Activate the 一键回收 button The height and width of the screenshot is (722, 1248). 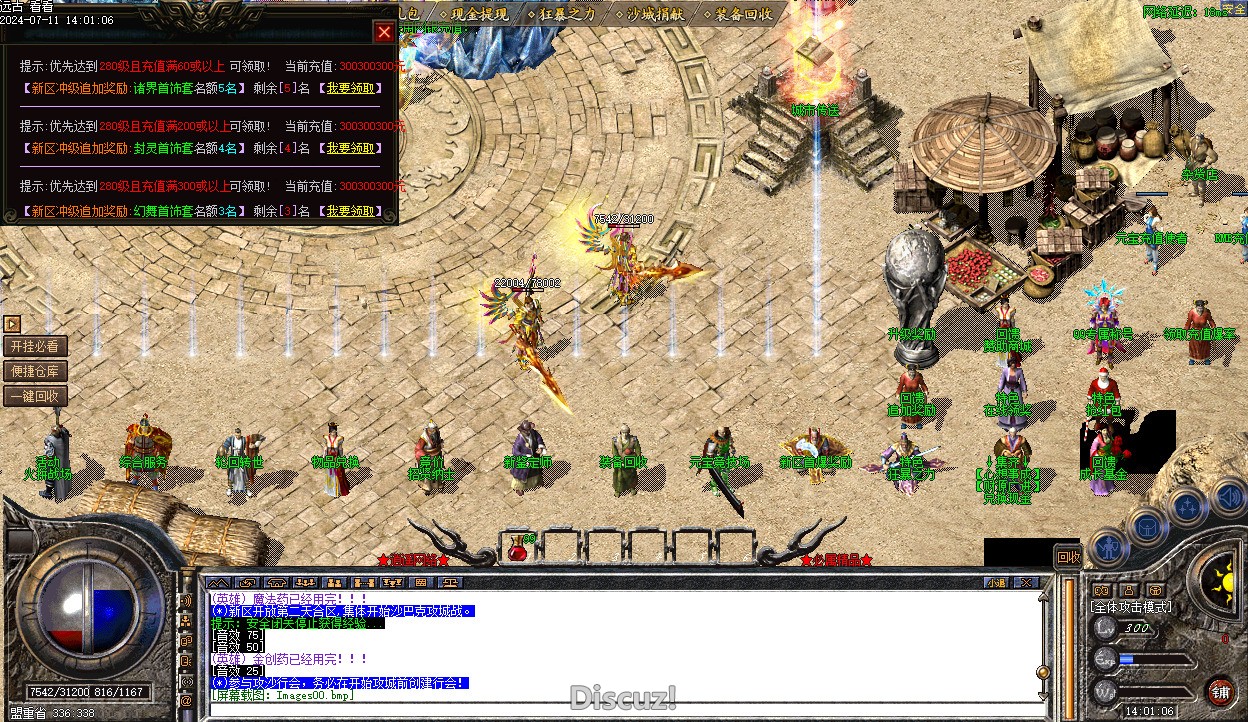(x=36, y=396)
